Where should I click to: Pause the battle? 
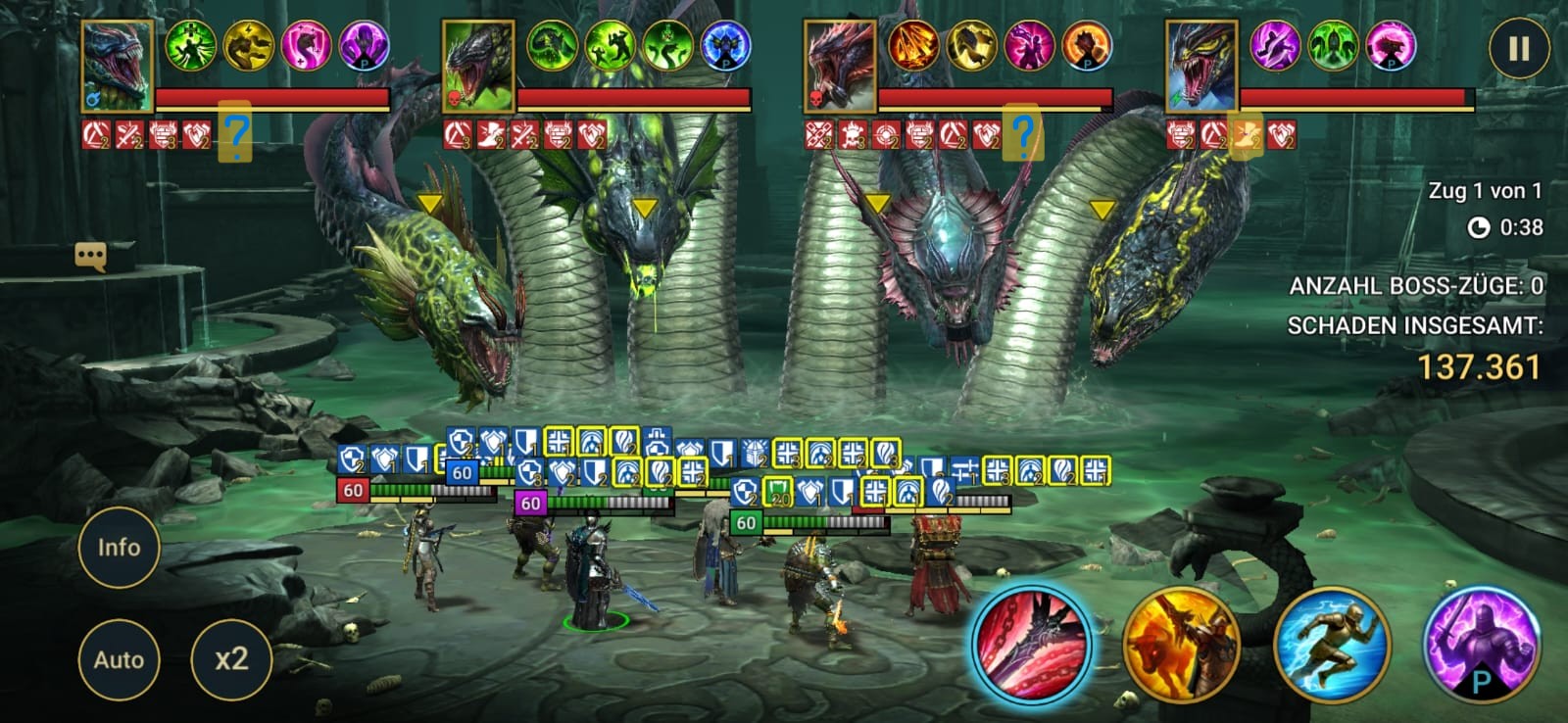(1518, 49)
